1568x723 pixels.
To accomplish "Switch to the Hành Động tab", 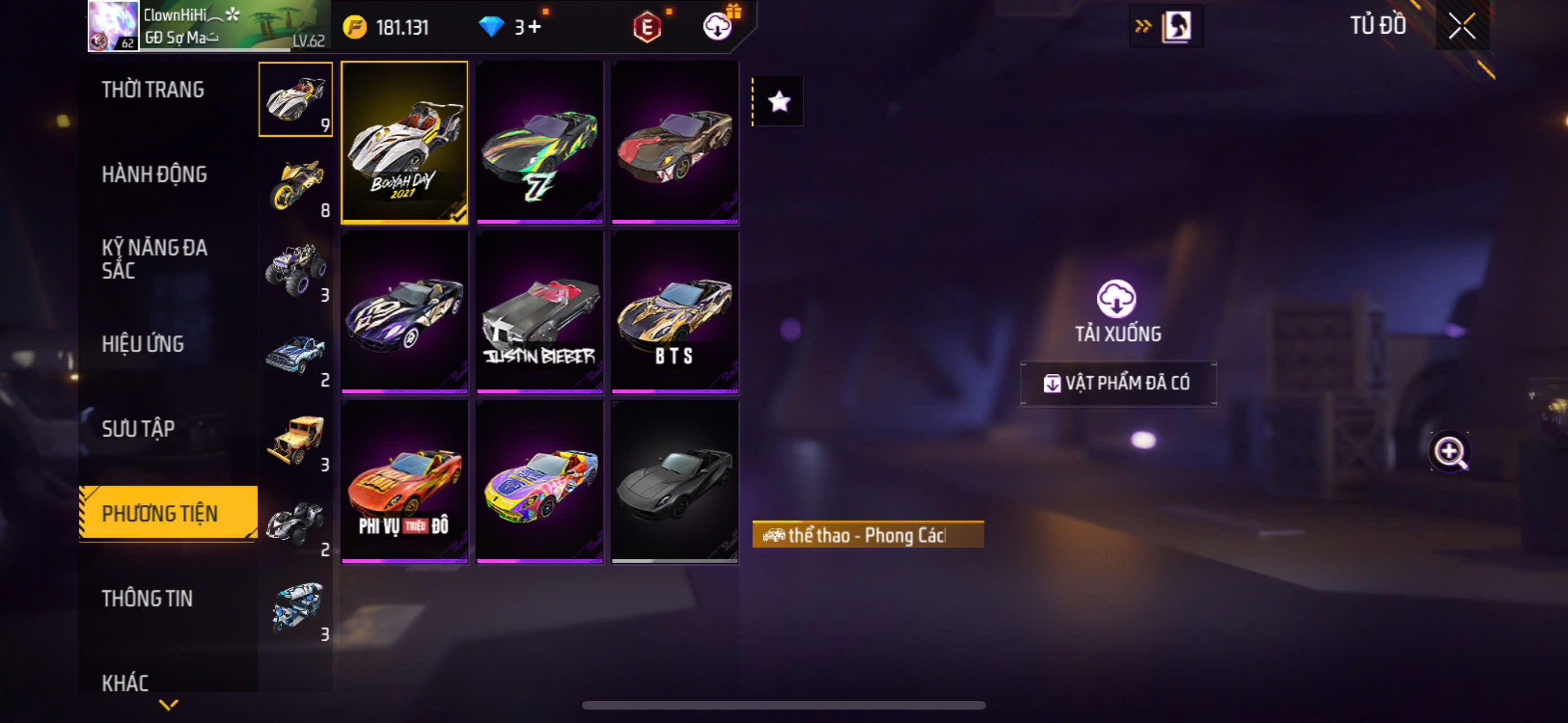I will (154, 175).
